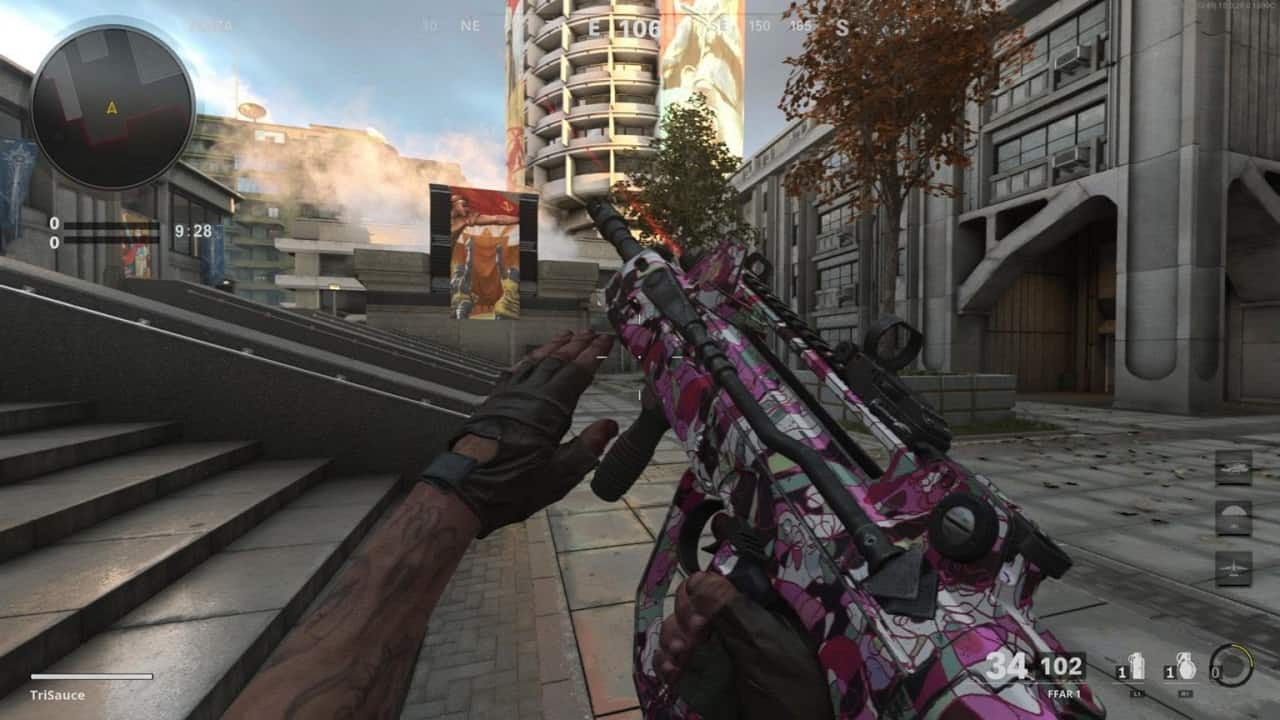This screenshot has width=1280, height=720.
Task: Toggle the R1 prompt under the lethal slot
Action: pyautogui.click(x=1184, y=693)
